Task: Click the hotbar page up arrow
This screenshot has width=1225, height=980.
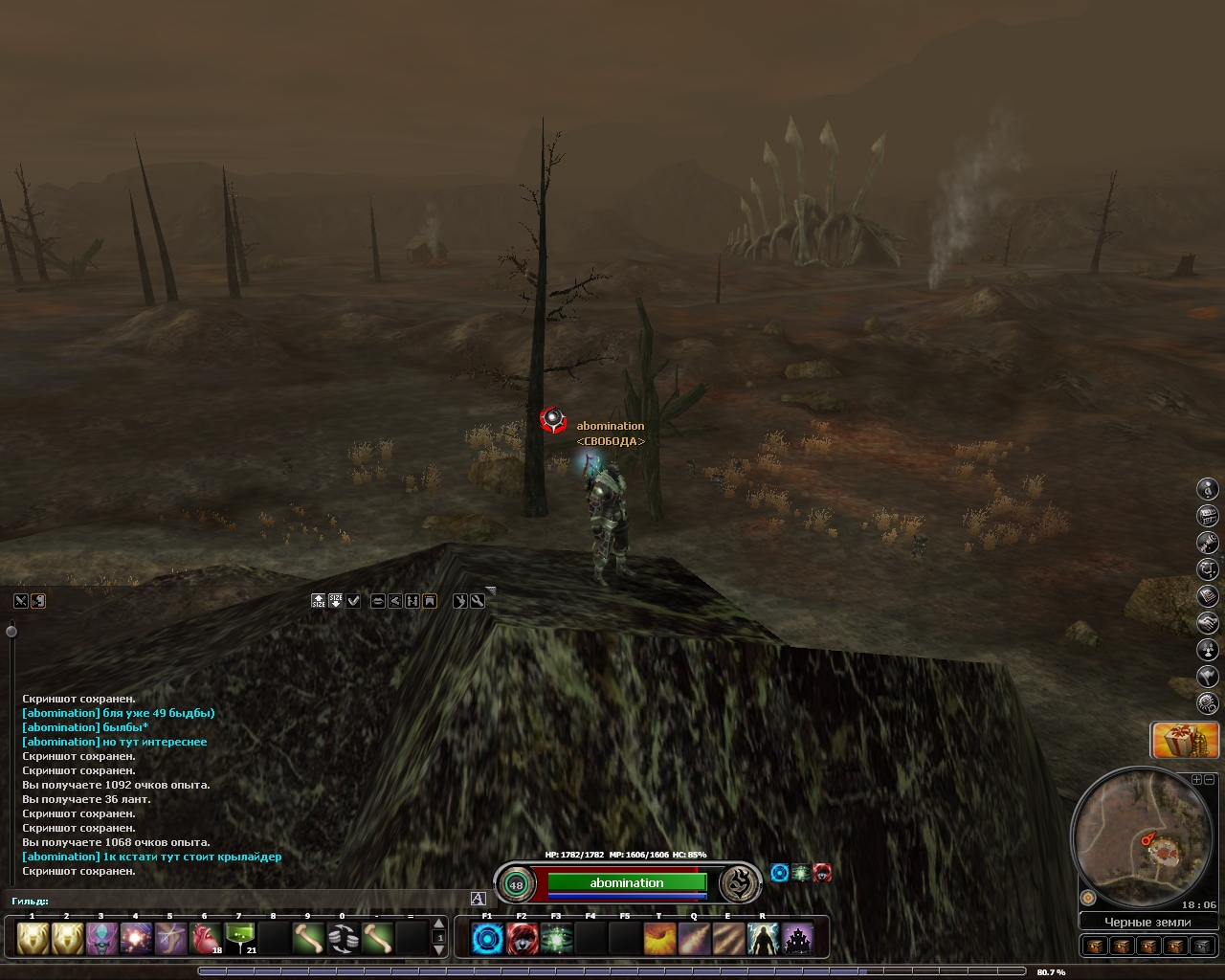Action: 439,924
